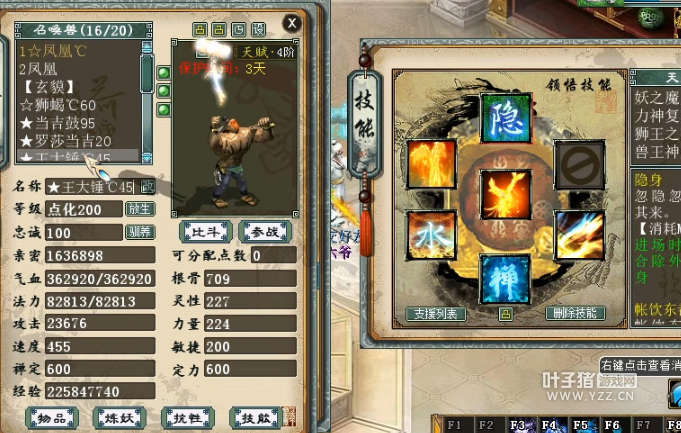Viewport: 681px width, 433px height.
Task: Click the 驯养 tame button
Action: click(139, 232)
